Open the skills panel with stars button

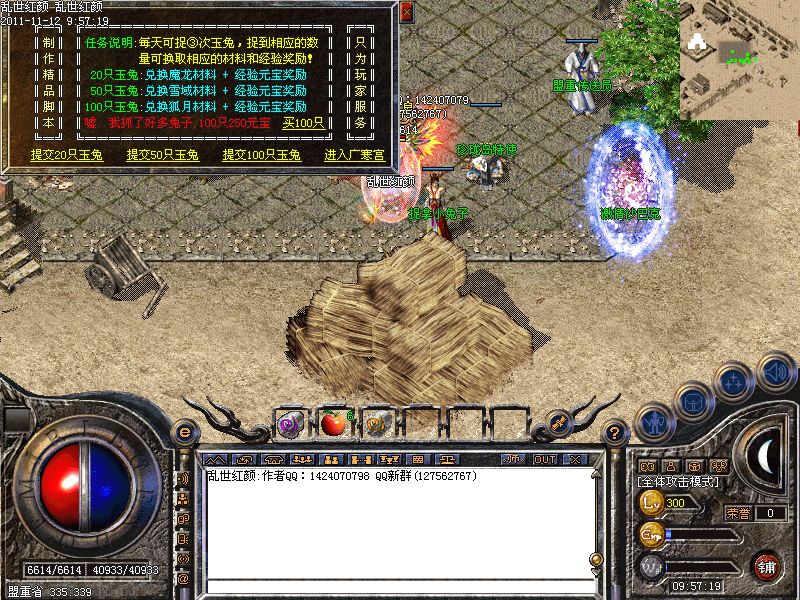pyautogui.click(x=735, y=381)
